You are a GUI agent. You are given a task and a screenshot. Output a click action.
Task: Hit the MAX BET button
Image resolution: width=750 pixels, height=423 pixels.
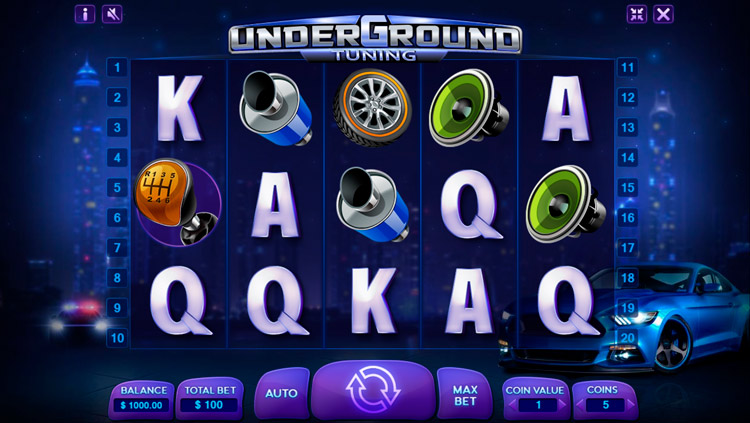[464, 393]
